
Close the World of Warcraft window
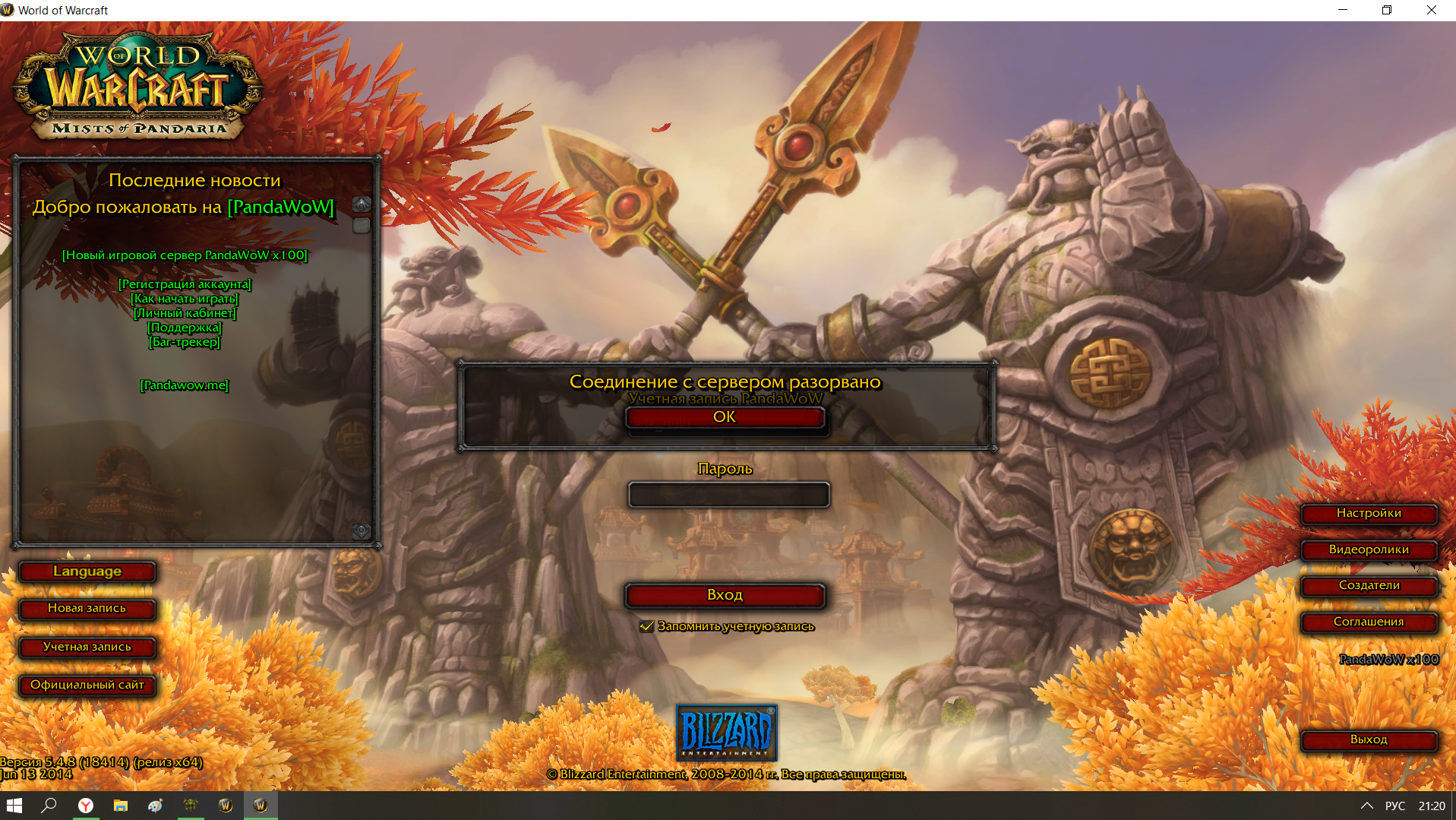[1431, 10]
